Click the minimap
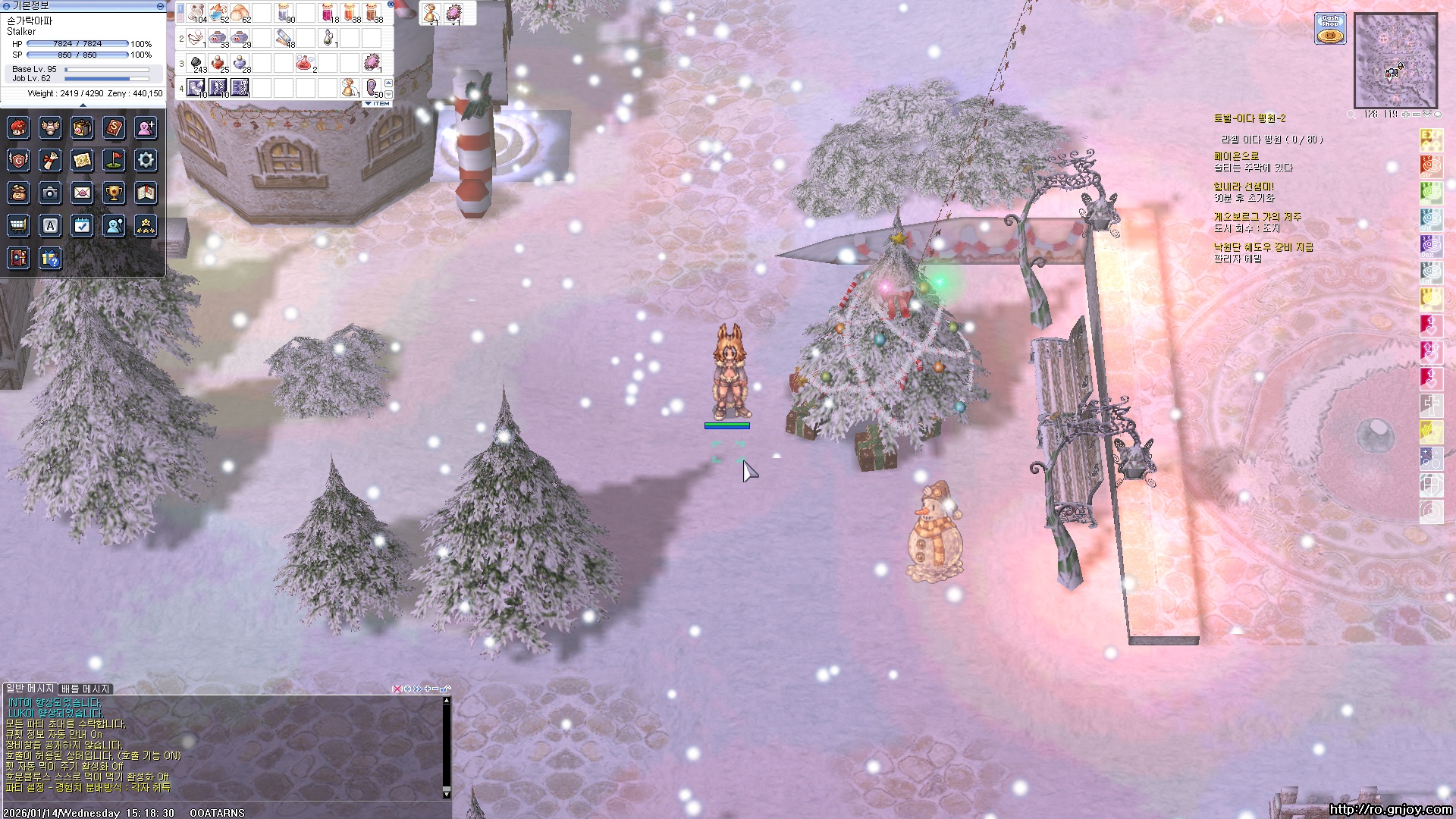The width and height of the screenshot is (1456, 819). point(1395,61)
